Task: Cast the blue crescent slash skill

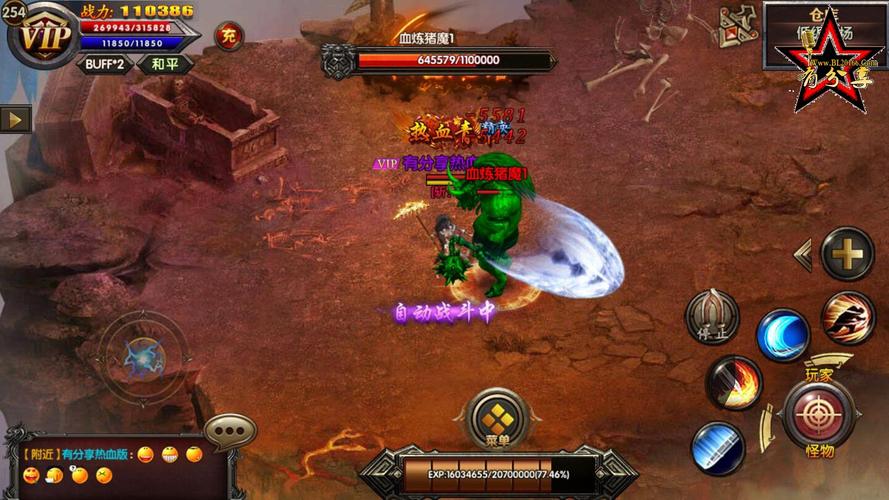Action: pos(783,335)
